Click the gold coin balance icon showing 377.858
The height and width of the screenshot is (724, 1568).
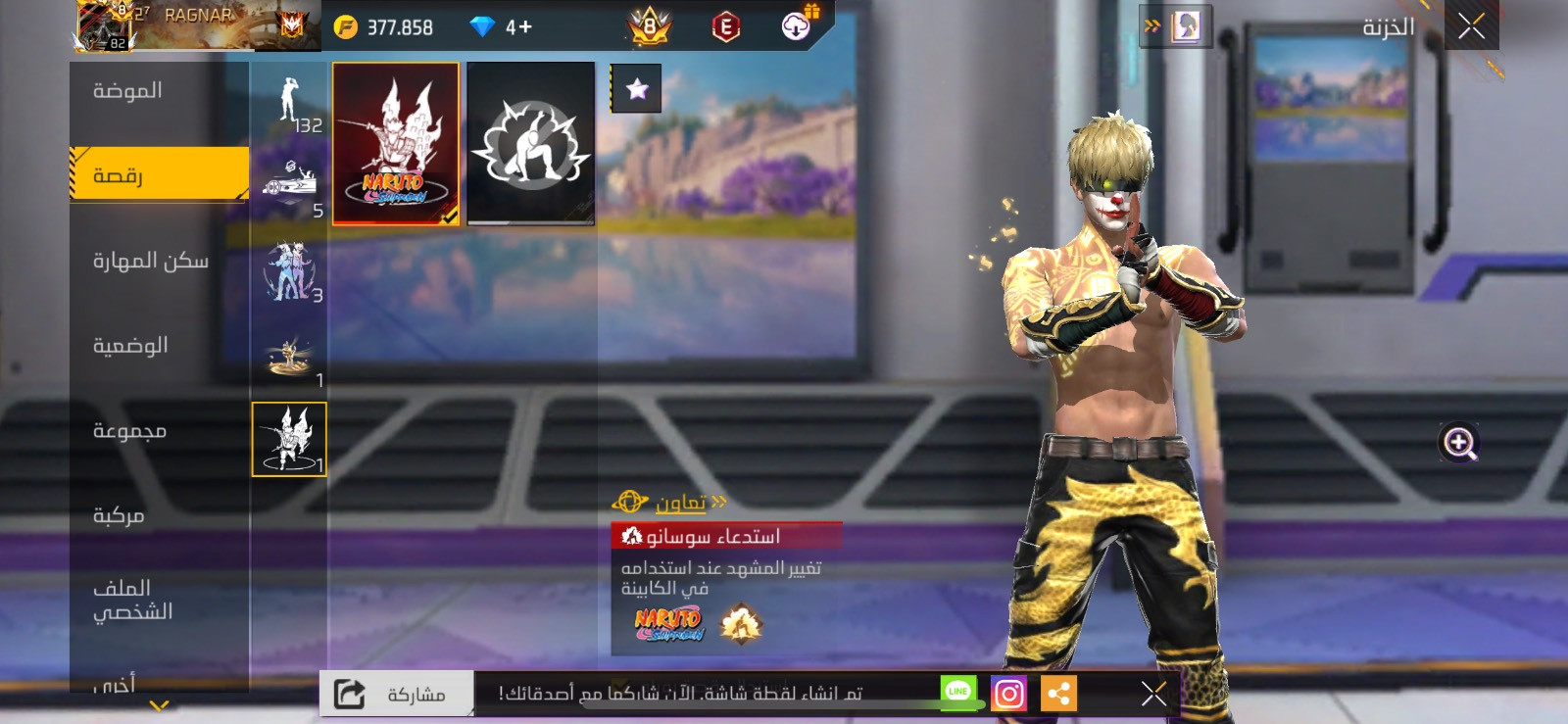pos(345,27)
